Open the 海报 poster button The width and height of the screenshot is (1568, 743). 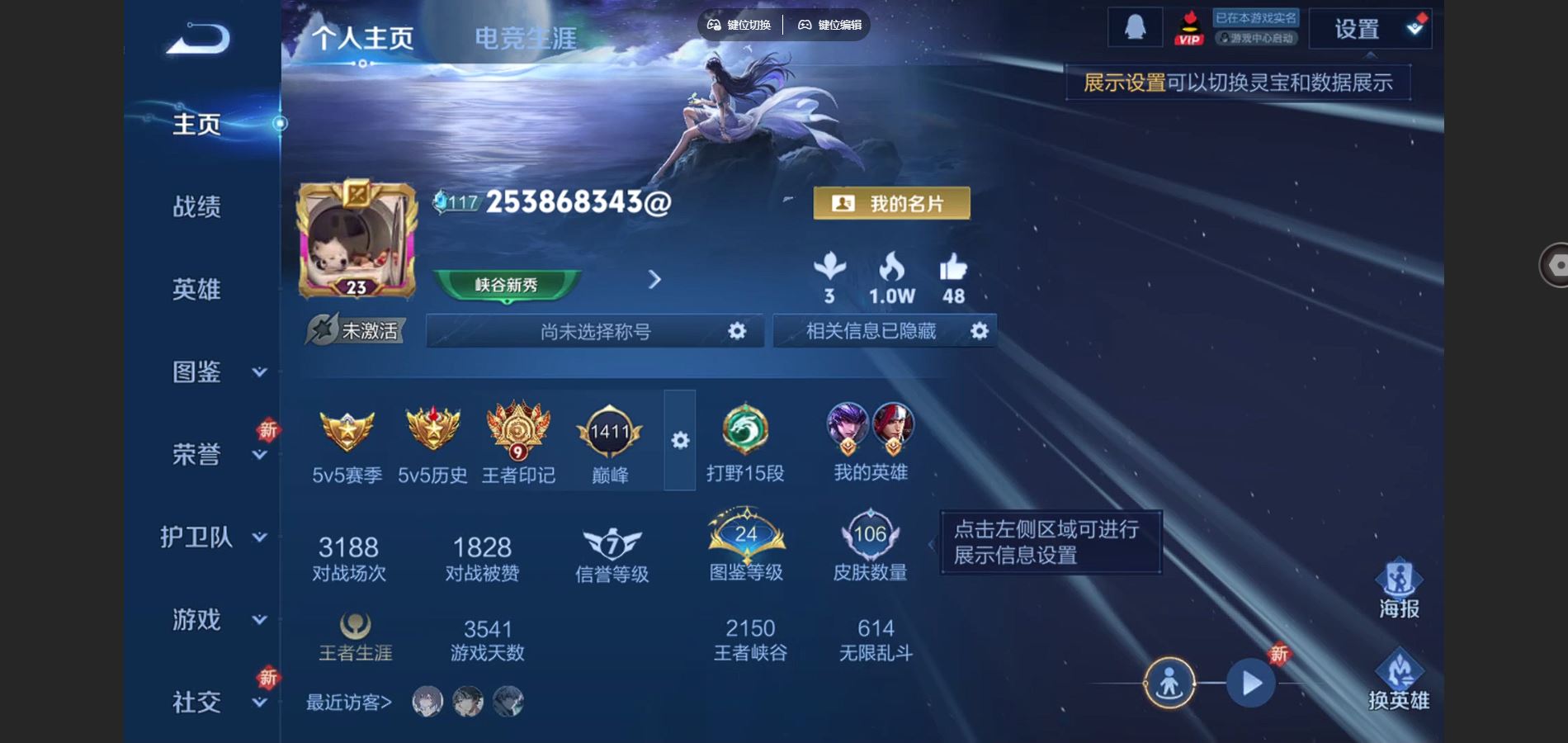click(1399, 589)
